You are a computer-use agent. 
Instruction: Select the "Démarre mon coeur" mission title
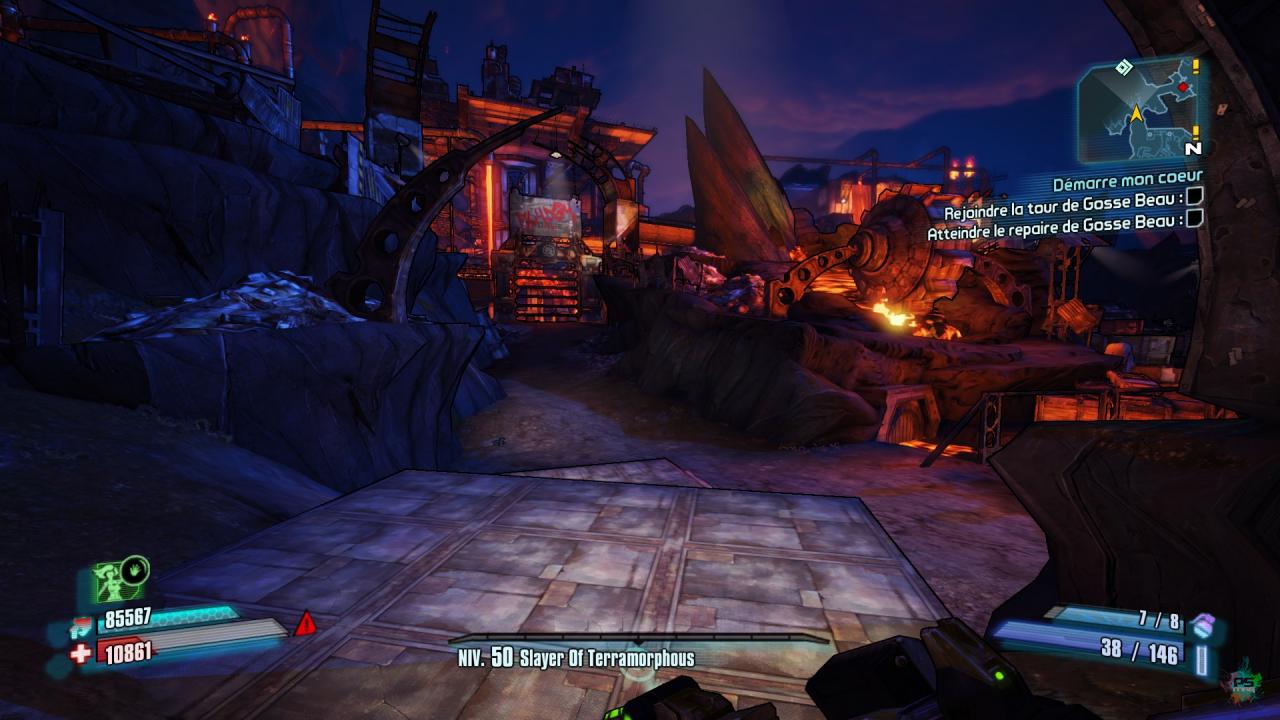pos(1127,185)
